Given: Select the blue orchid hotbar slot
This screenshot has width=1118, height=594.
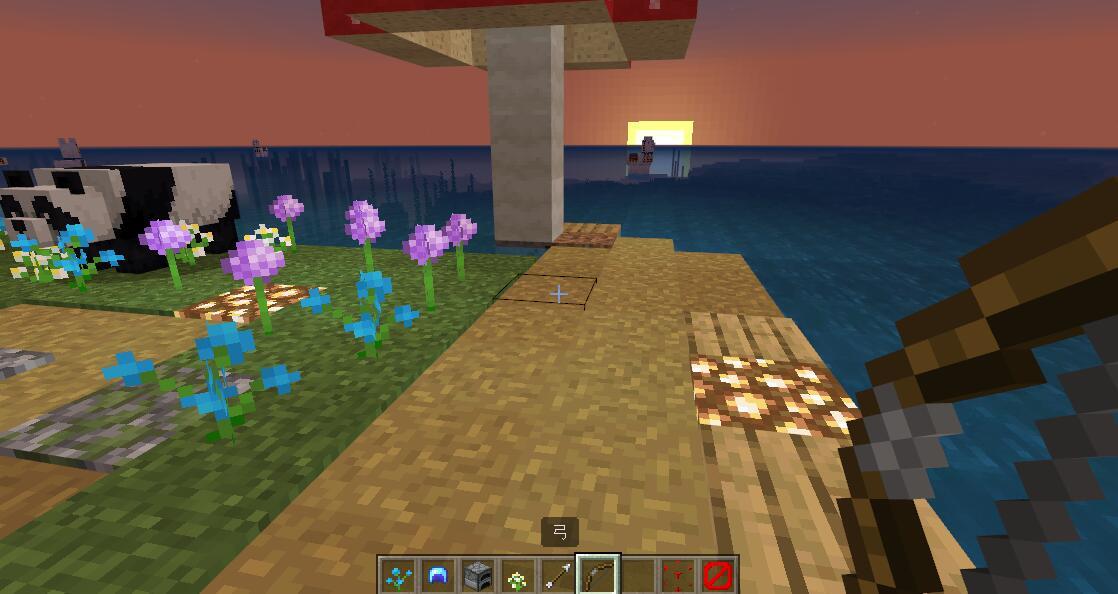Looking at the screenshot, I should pyautogui.click(x=398, y=575).
